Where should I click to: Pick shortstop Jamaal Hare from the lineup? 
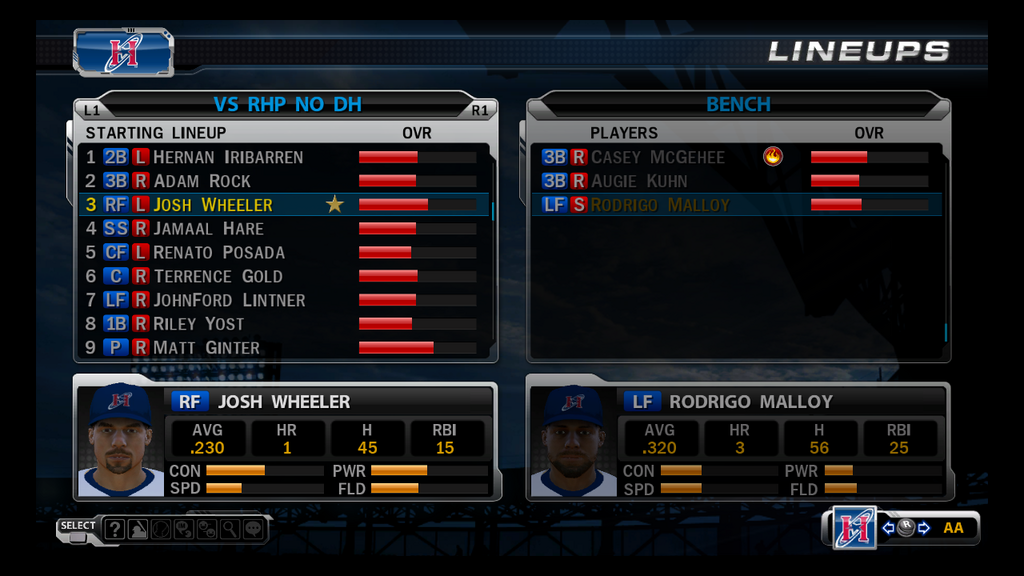point(208,229)
